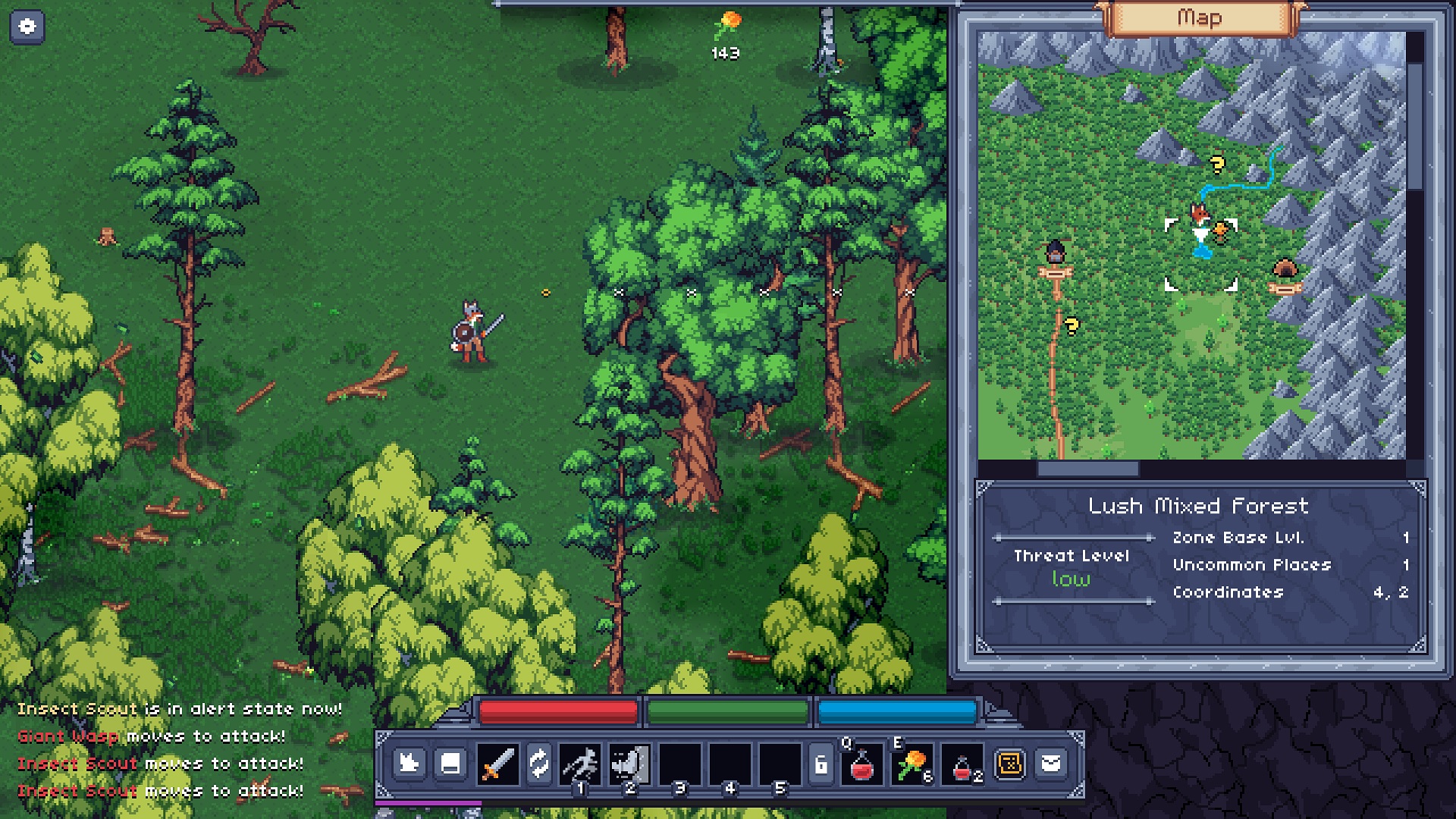Open the fox character sheet button
Image resolution: width=1456 pixels, height=819 pixels.
(x=409, y=763)
